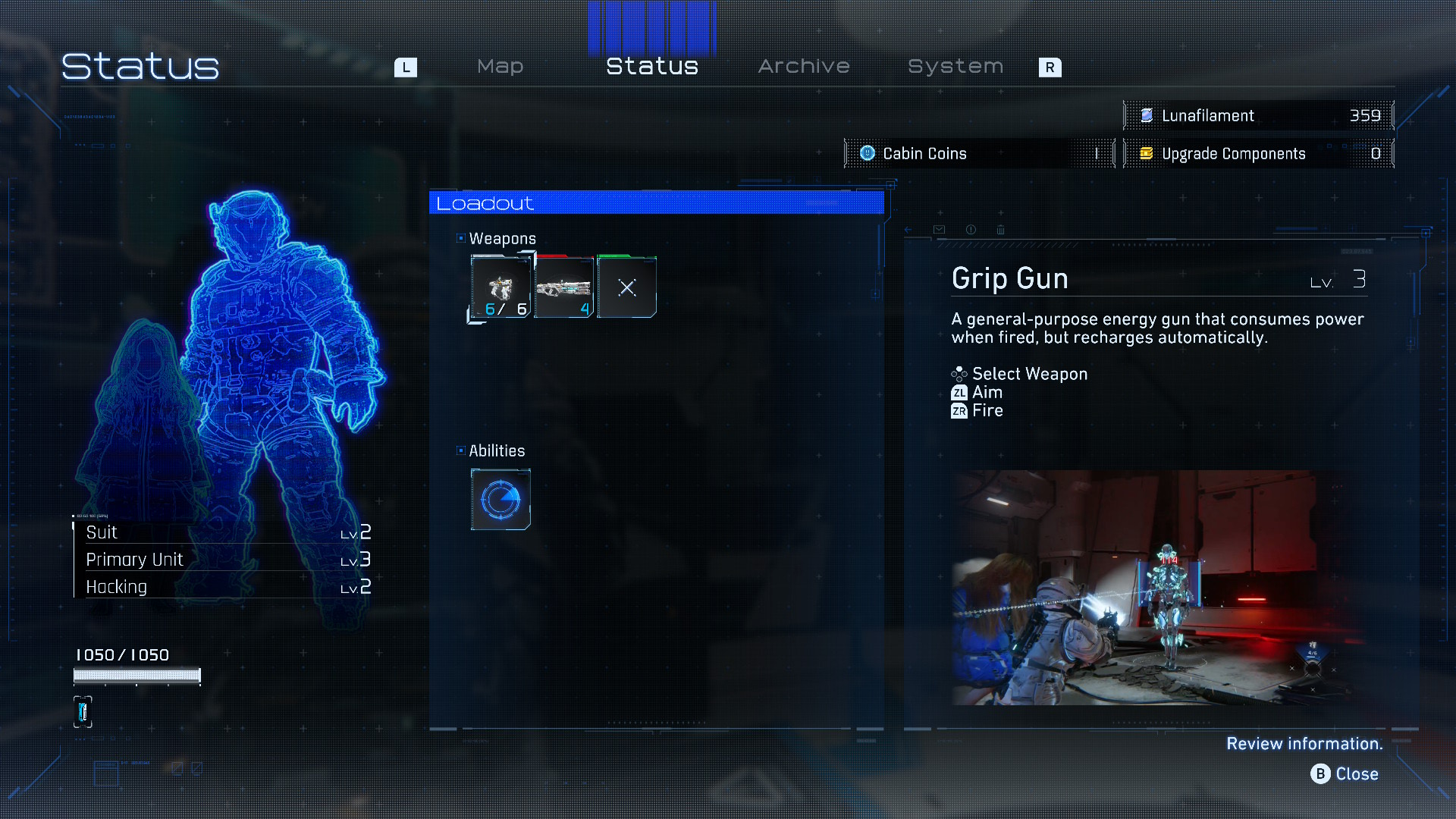The image size is (1456, 819).
Task: Select the Grip Gun weapon slot
Action: (500, 287)
